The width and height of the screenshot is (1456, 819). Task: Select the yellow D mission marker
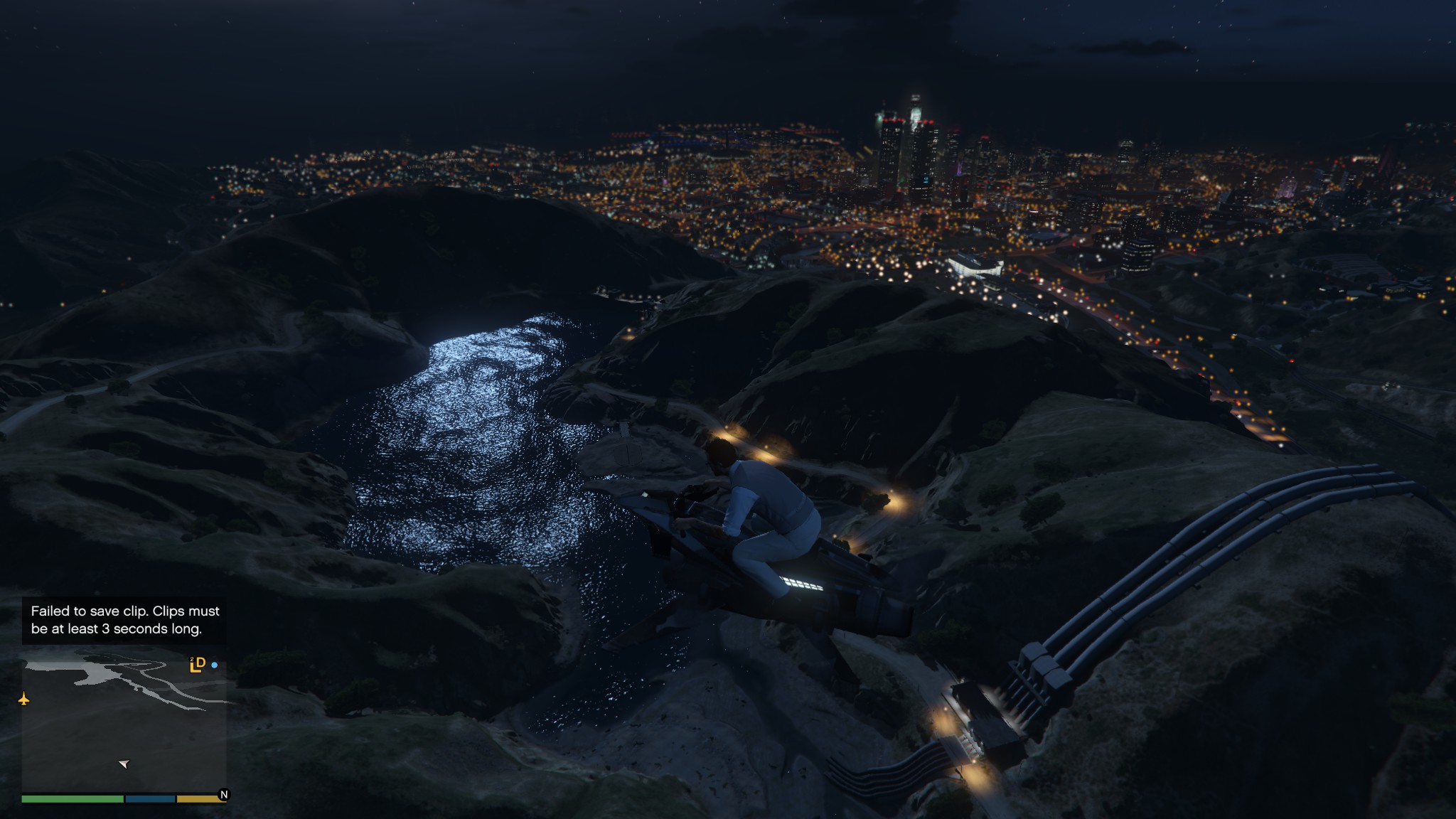coord(198,665)
